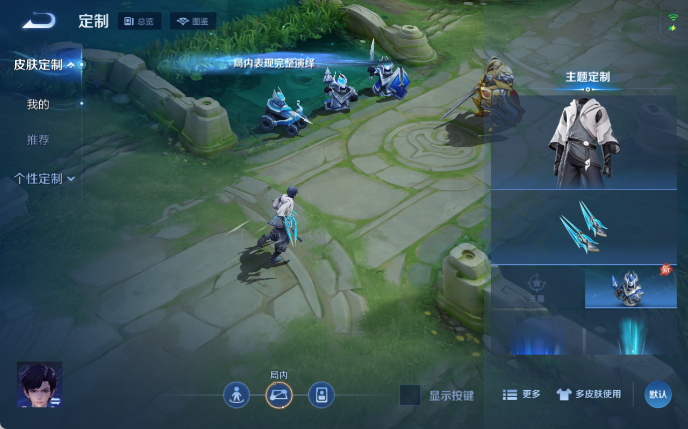688x429 pixels.
Task: Select the white jacket outfit card
Action: click(x=584, y=142)
